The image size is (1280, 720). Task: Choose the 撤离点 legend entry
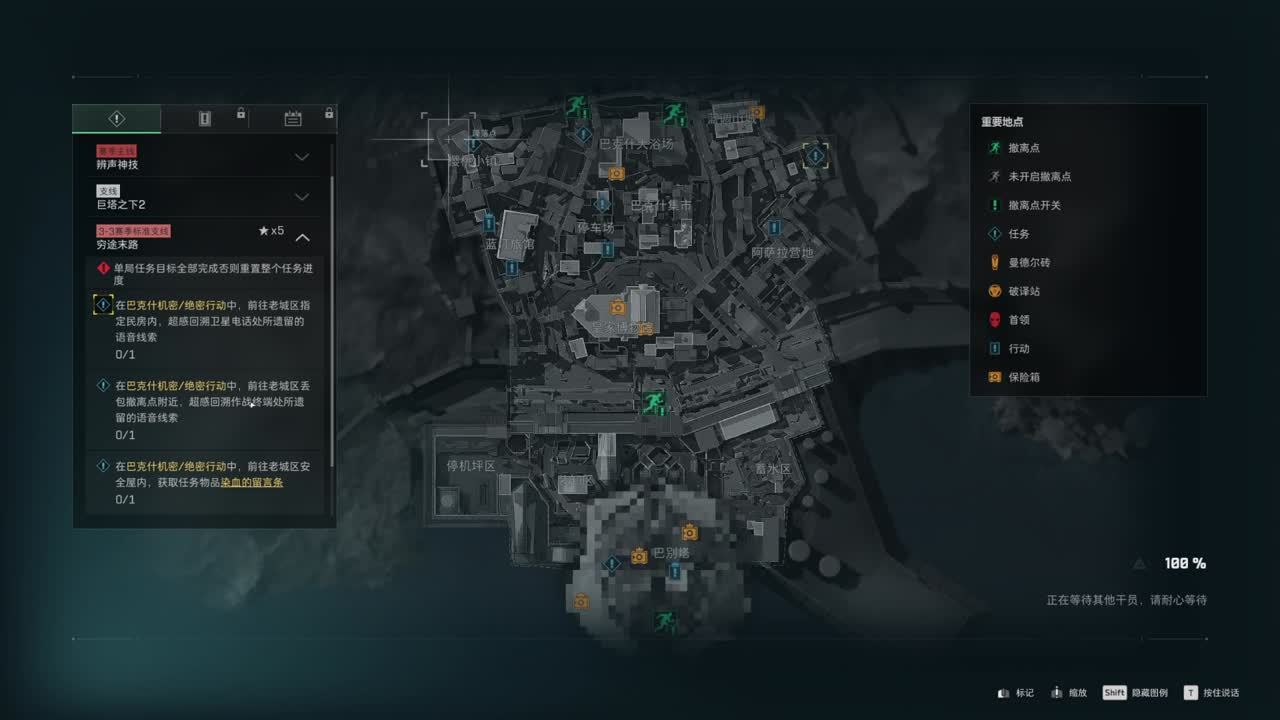point(1022,148)
